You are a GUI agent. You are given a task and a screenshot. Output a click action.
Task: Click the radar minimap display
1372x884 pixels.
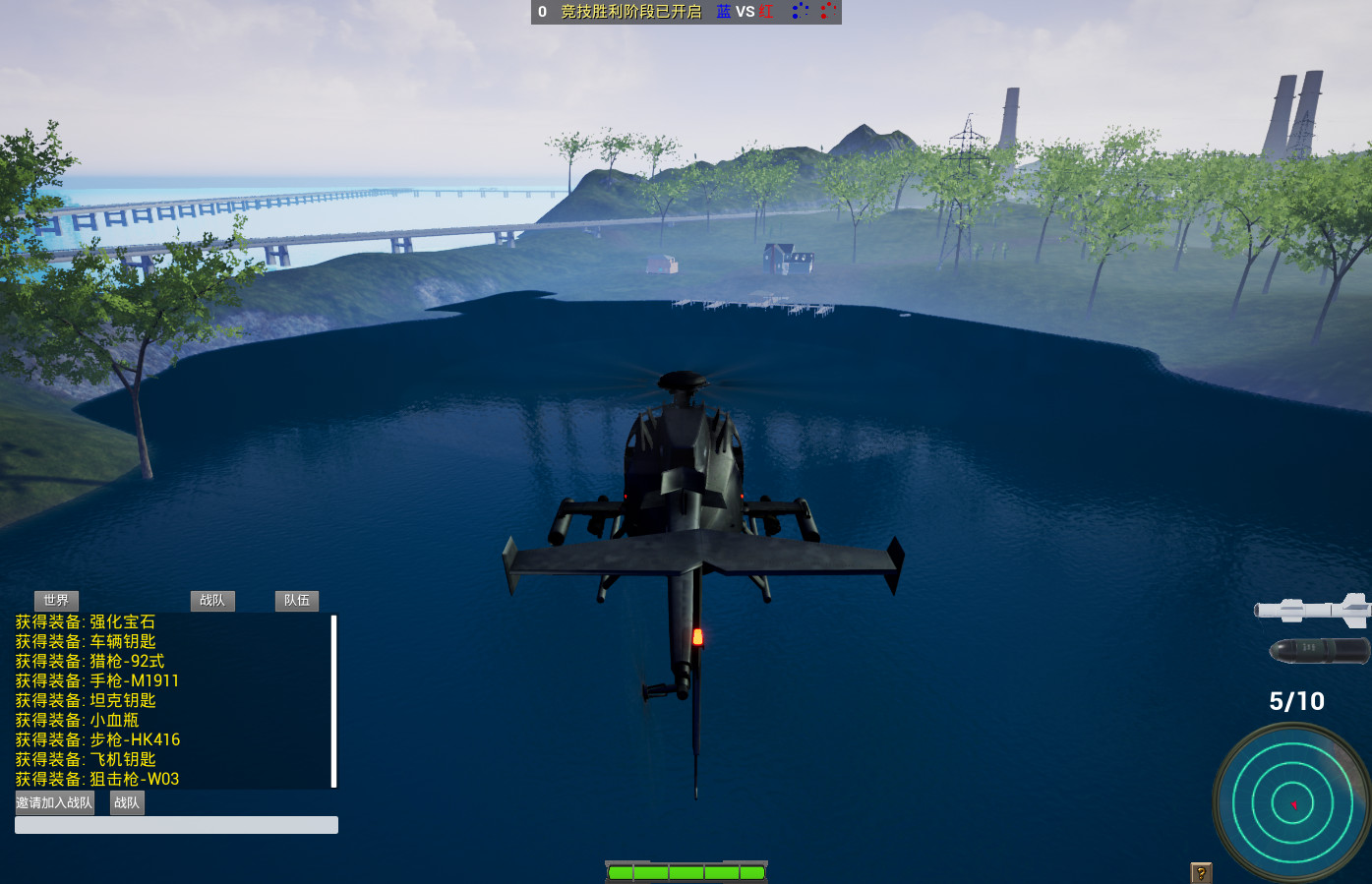click(1291, 804)
